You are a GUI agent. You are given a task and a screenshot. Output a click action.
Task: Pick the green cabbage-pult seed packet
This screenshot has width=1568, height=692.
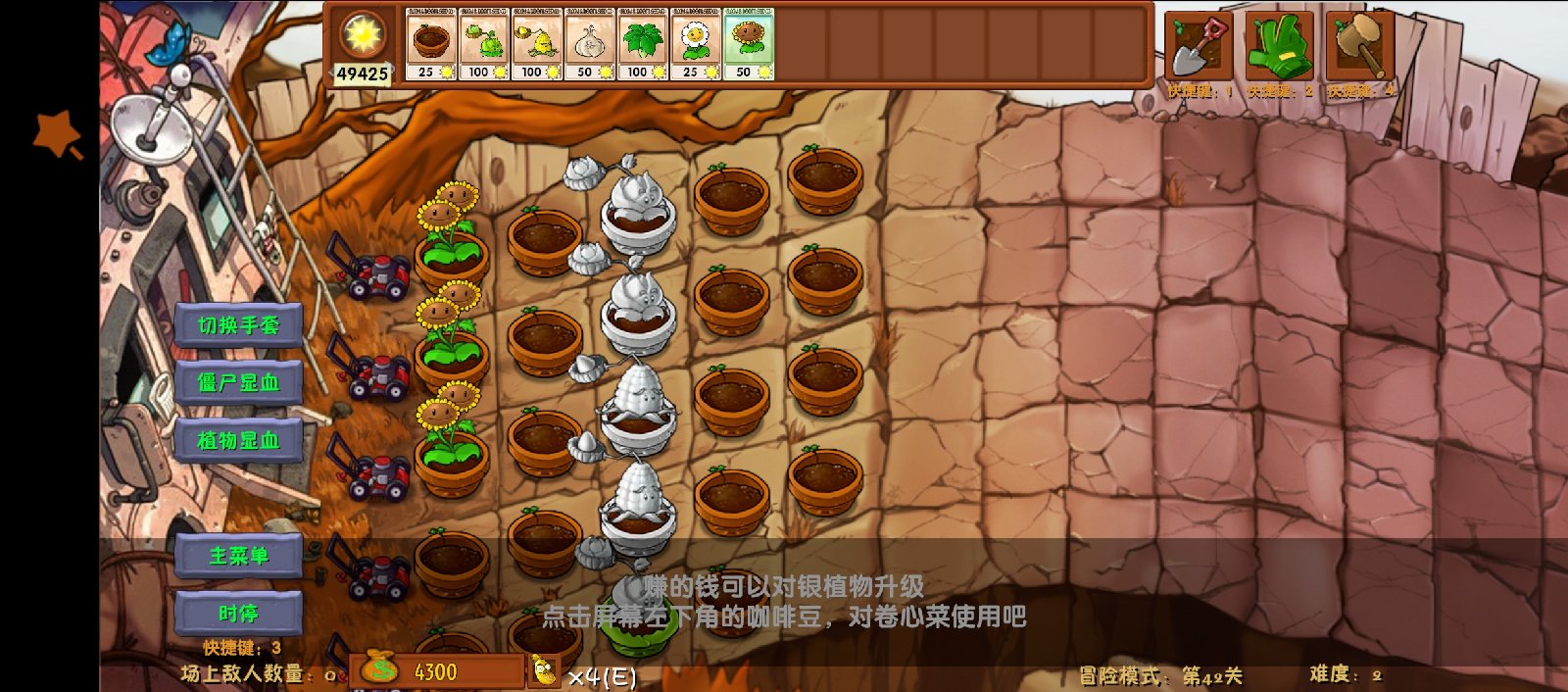[x=484, y=44]
